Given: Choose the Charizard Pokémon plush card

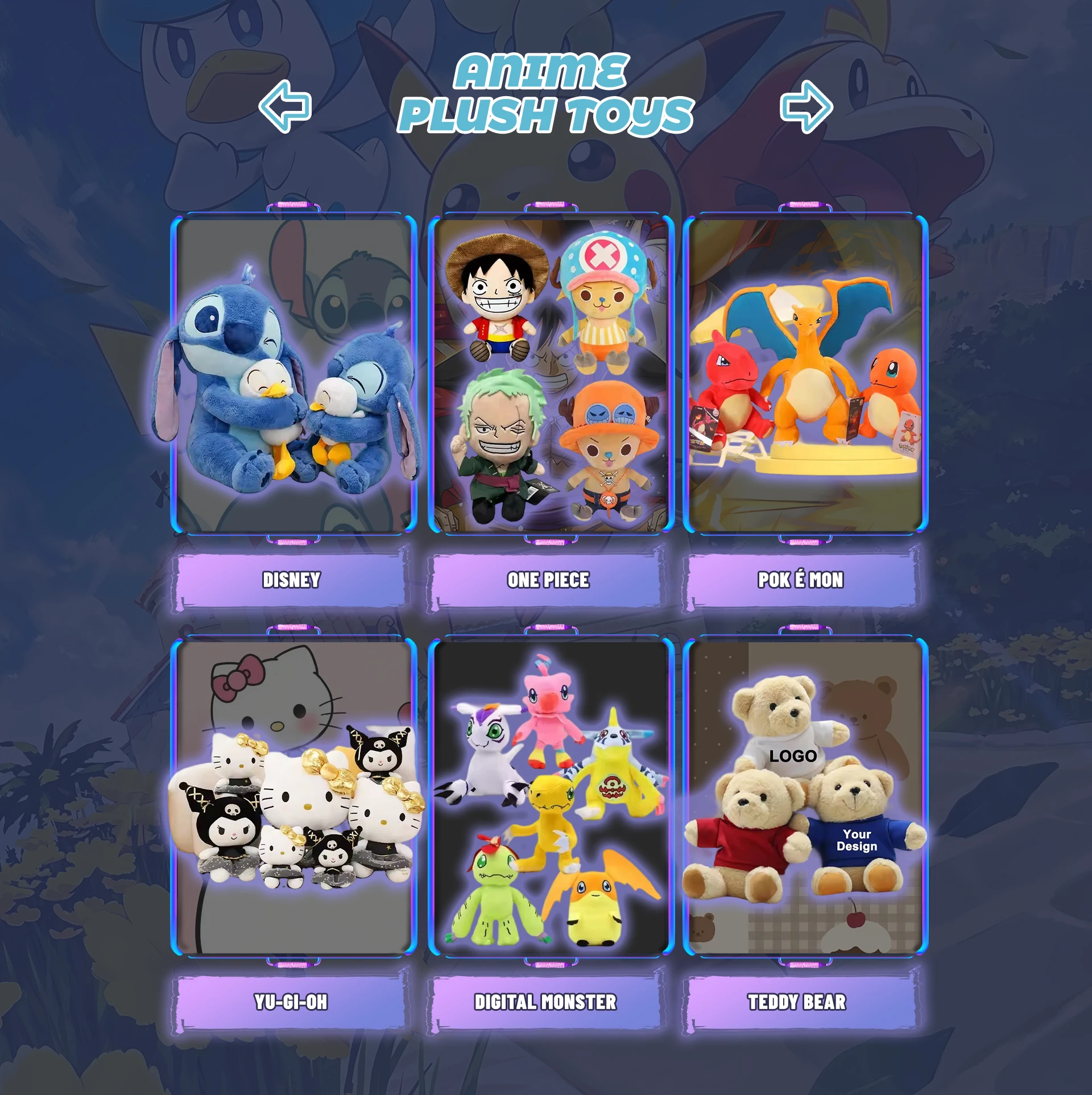Looking at the screenshot, I should (x=805, y=375).
